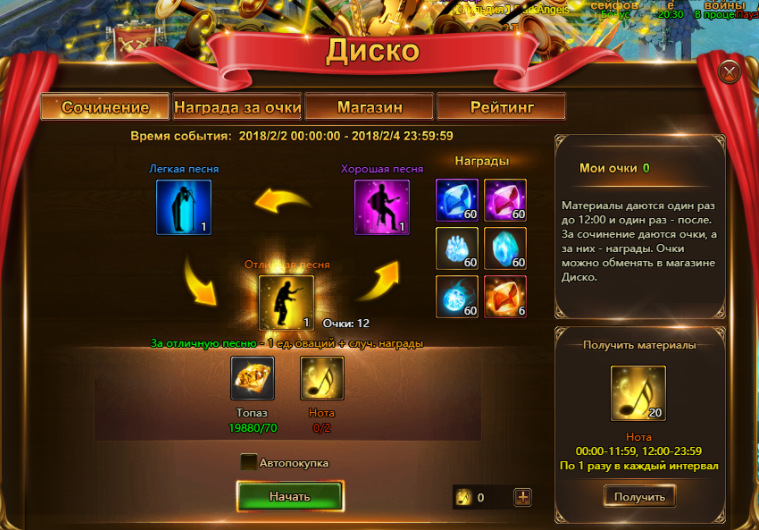
Task: Switch to the Сочинение tab
Action: [105, 107]
